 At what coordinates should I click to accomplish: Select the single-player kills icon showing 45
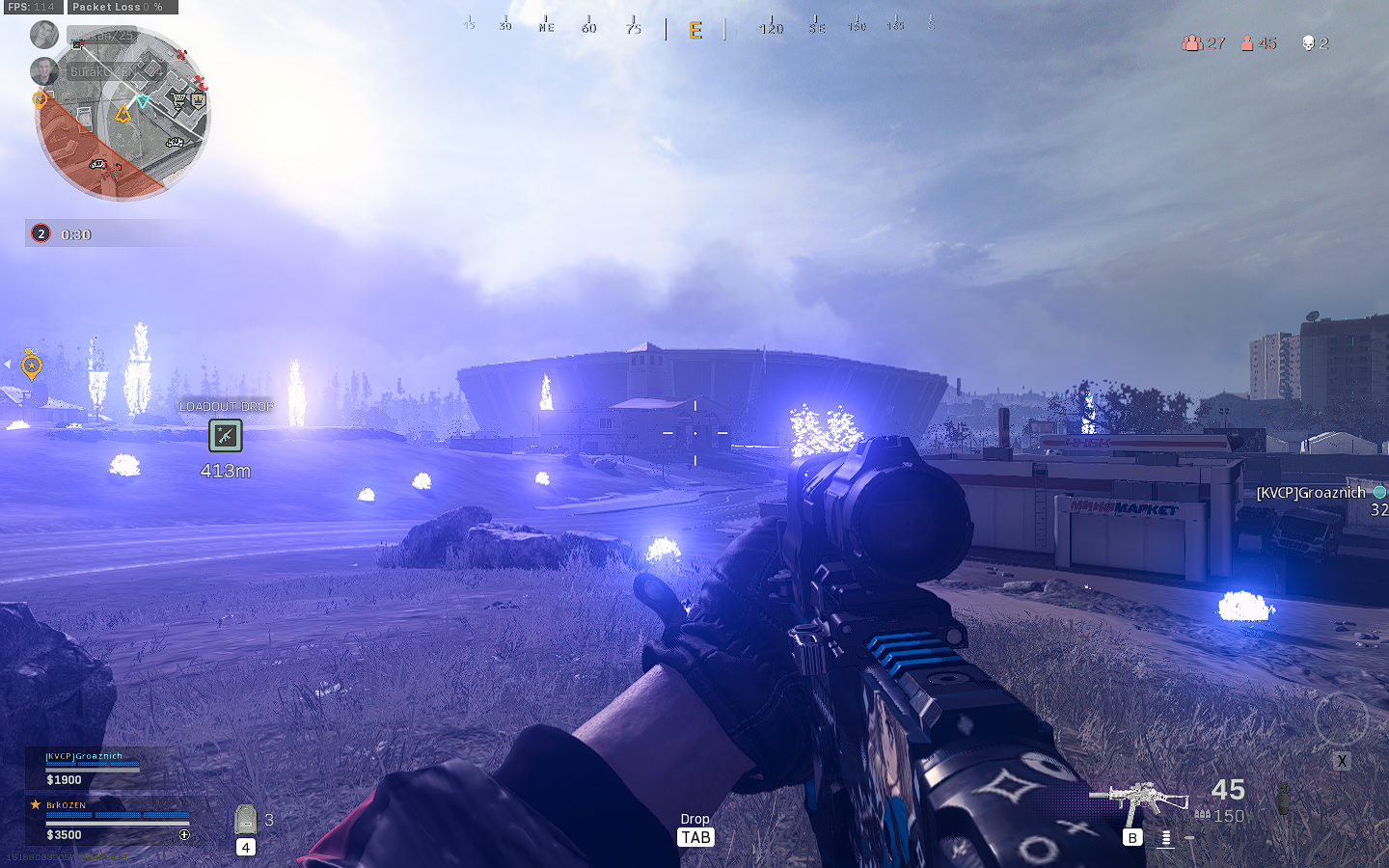pyautogui.click(x=1249, y=43)
